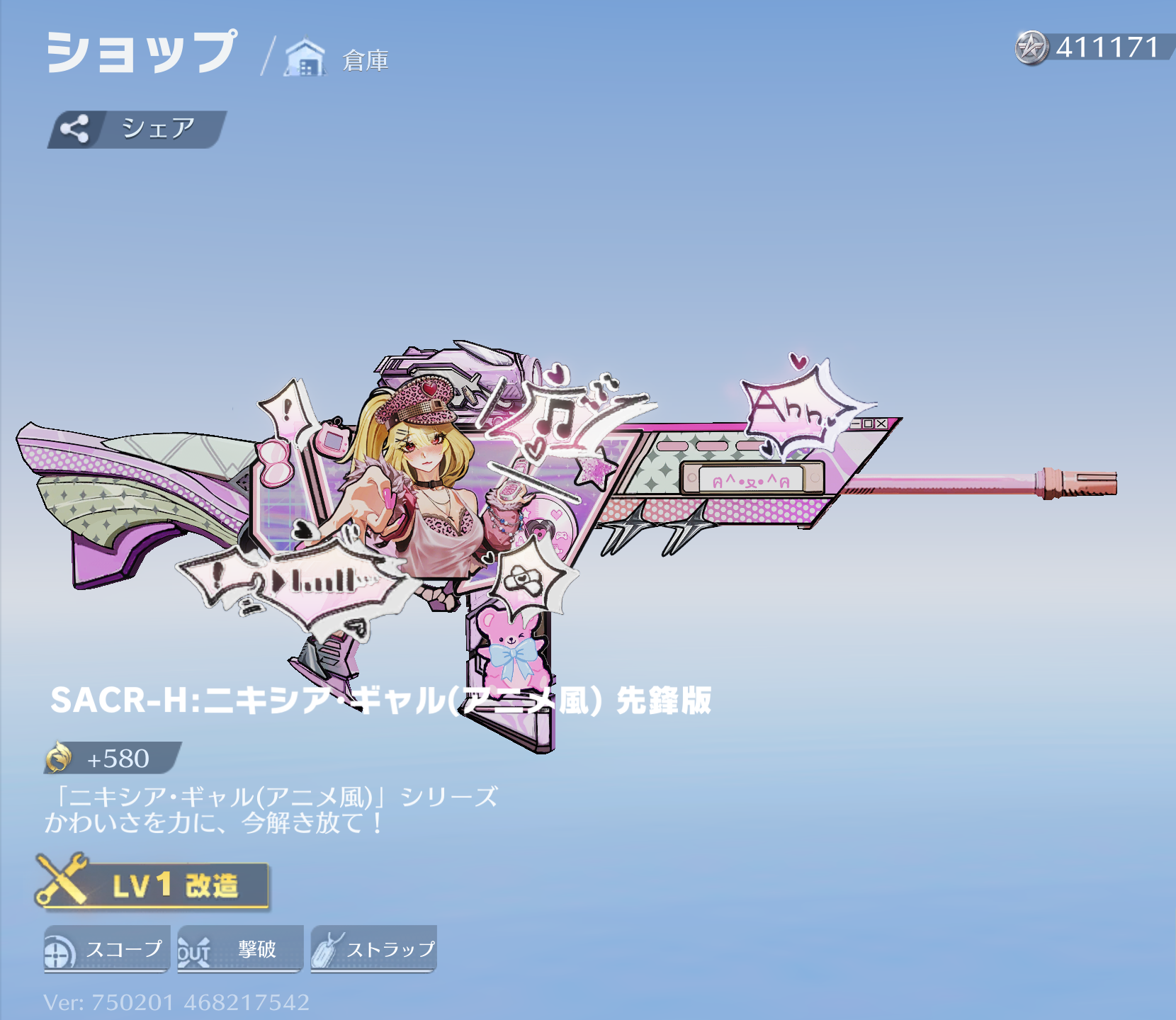Tap the silver star currency icon
This screenshot has width=1176, height=1020.
click(x=1031, y=48)
